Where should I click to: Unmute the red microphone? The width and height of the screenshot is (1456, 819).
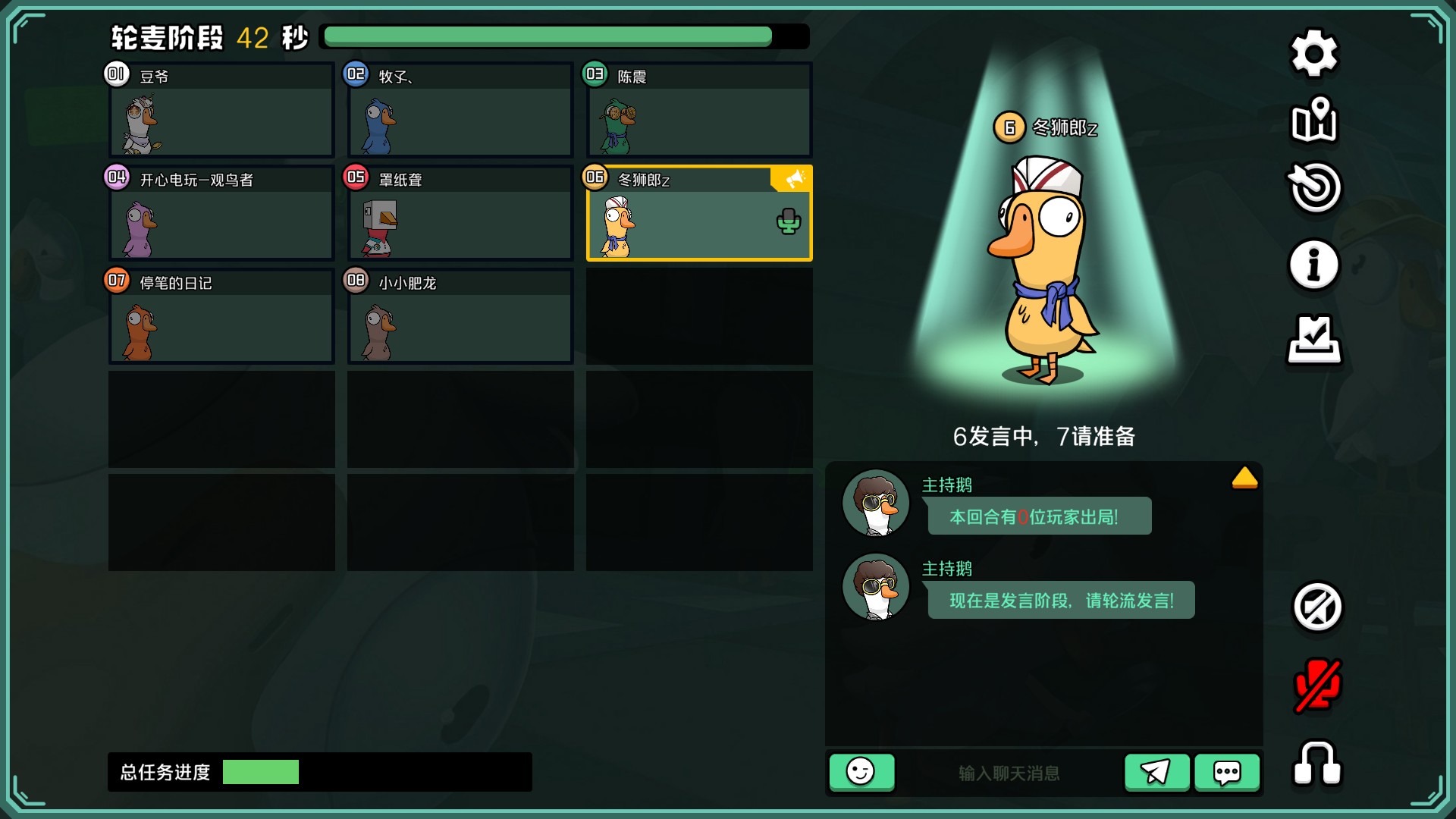1314,685
